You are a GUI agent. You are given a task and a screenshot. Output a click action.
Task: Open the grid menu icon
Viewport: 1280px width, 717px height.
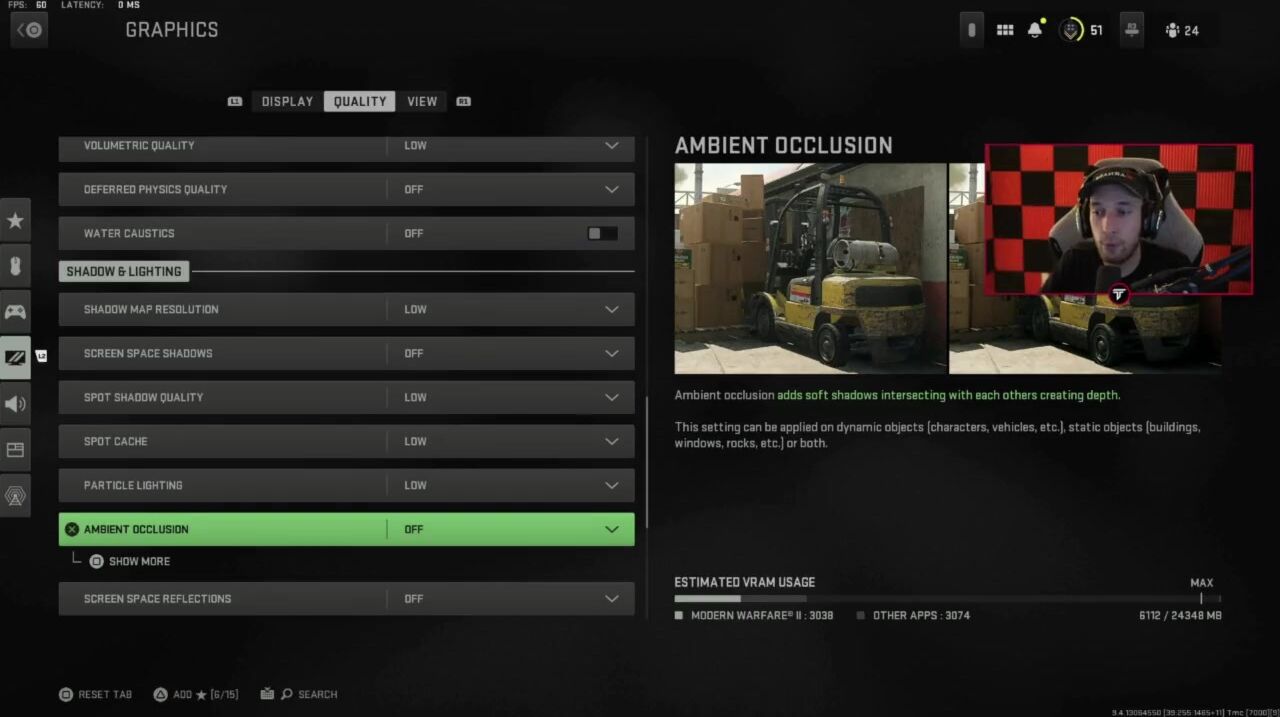pyautogui.click(x=1005, y=30)
